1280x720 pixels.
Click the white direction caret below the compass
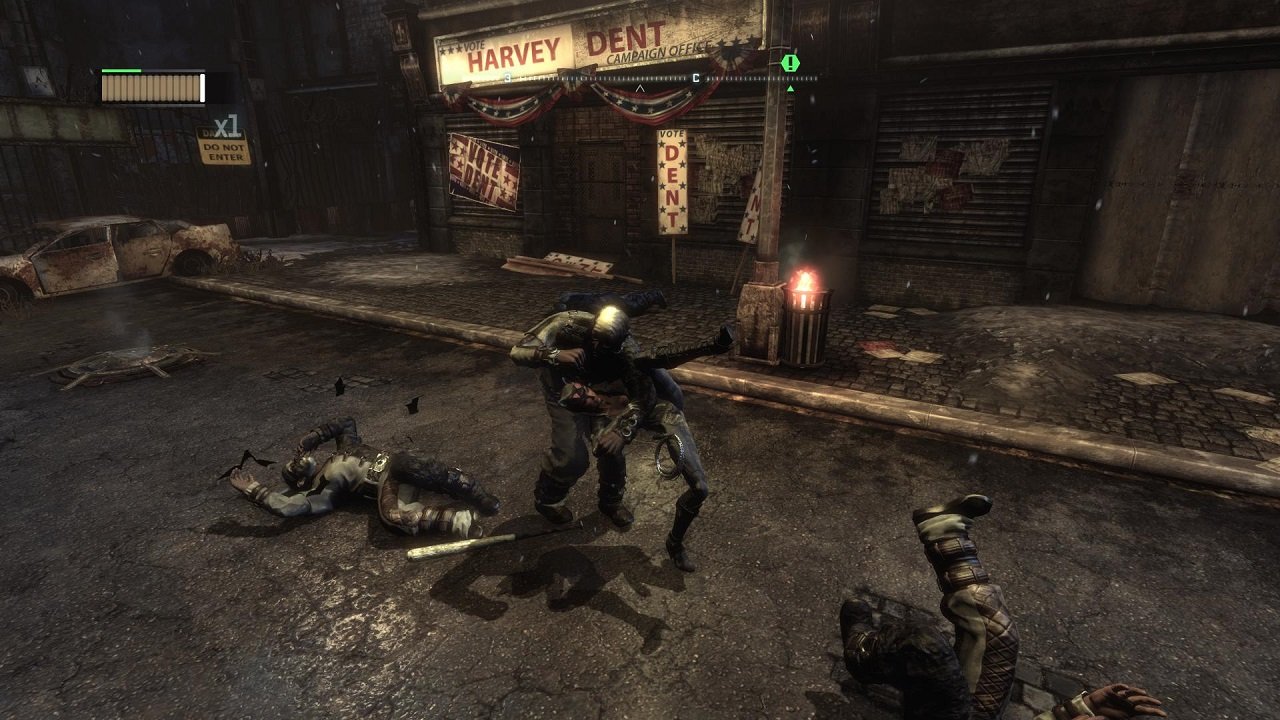(x=640, y=87)
